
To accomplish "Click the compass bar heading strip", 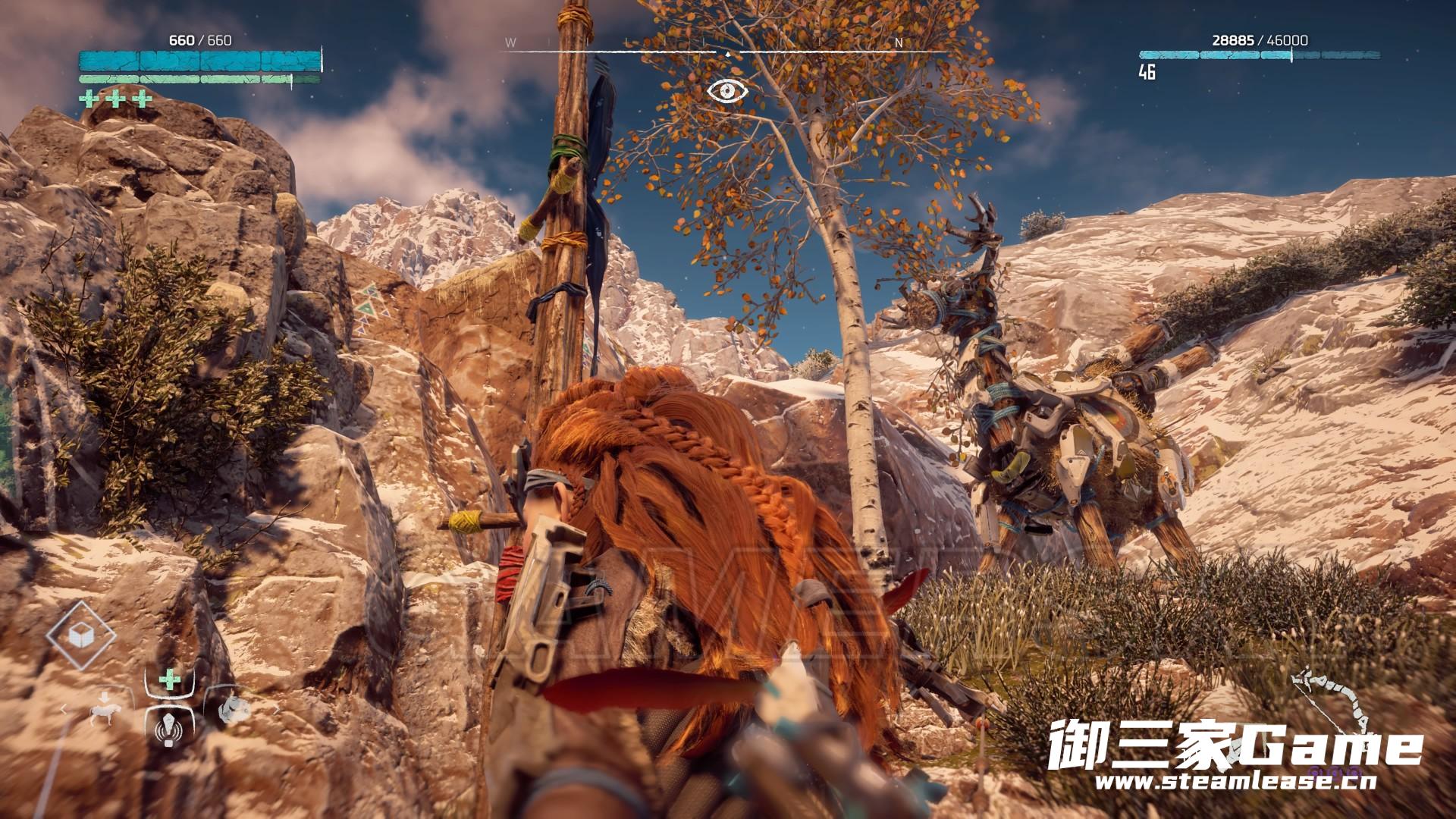I will click(726, 50).
